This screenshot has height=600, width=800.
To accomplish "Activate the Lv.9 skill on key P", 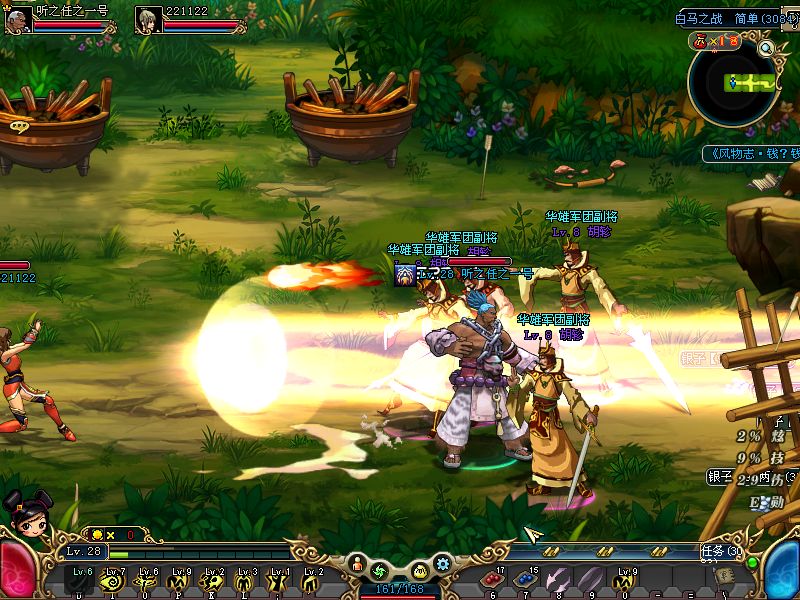I will click(x=181, y=578).
